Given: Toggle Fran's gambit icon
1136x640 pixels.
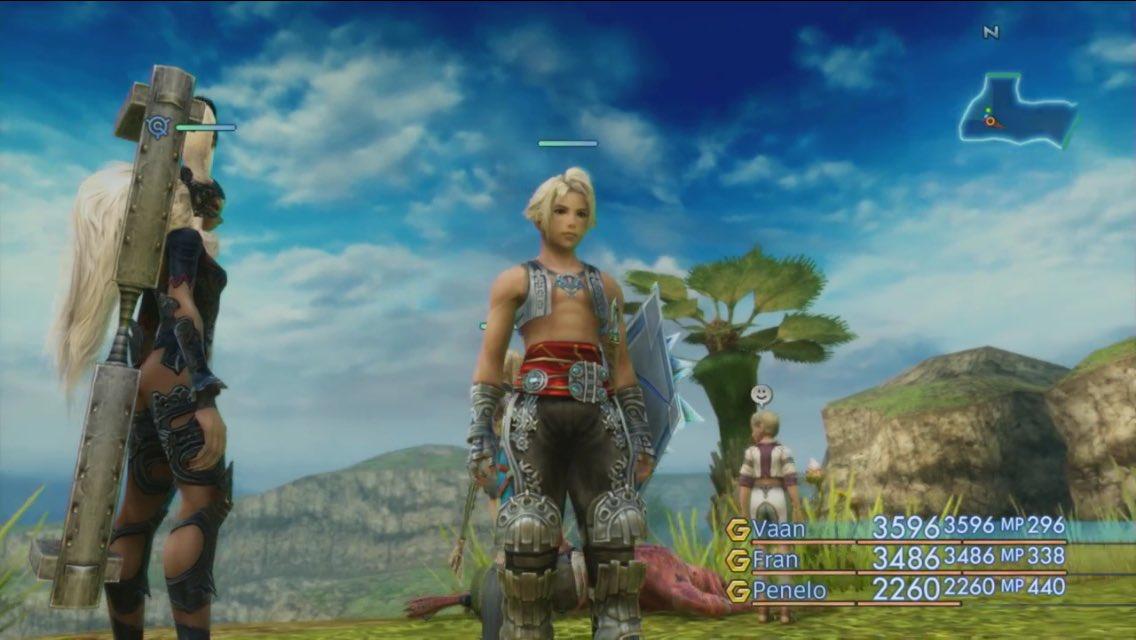Looking at the screenshot, I should click(738, 559).
